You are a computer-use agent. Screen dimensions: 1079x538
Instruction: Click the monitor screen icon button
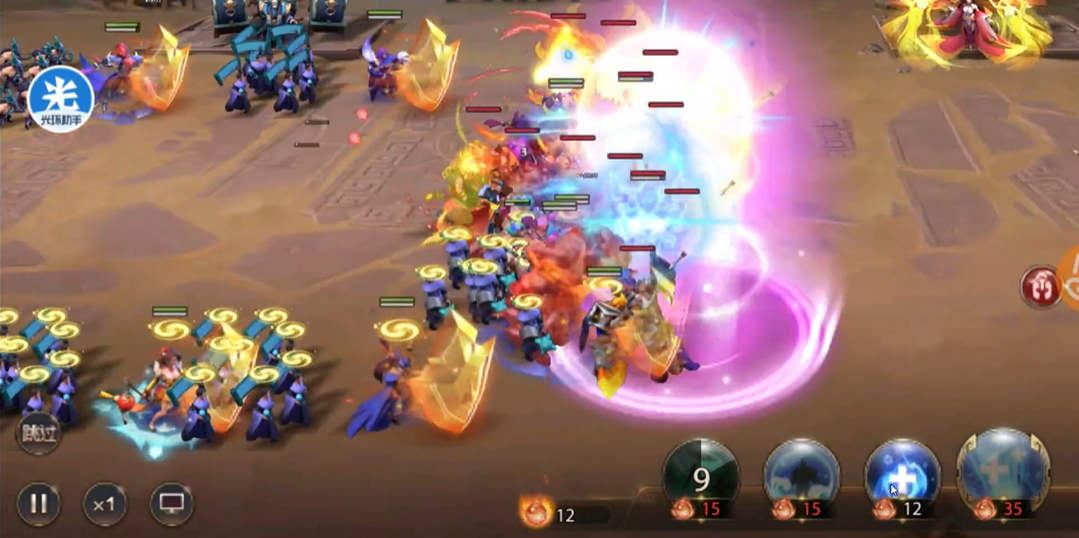(171, 504)
